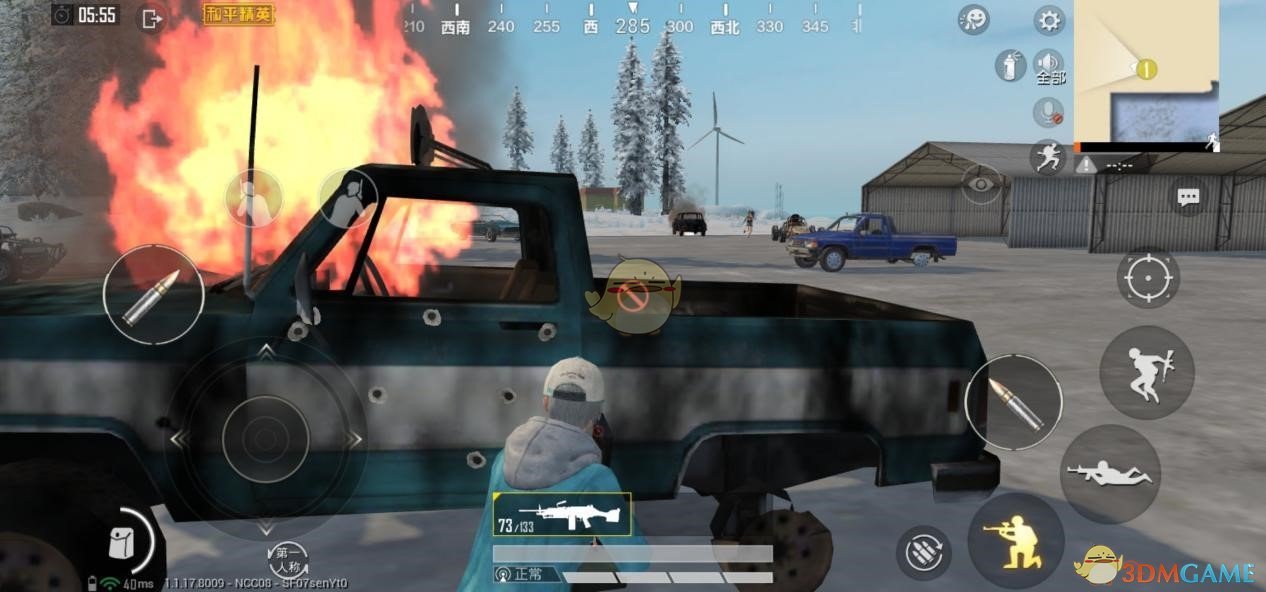The width and height of the screenshot is (1266, 592).
Task: Fire using the right bullet button
Action: (x=1013, y=402)
